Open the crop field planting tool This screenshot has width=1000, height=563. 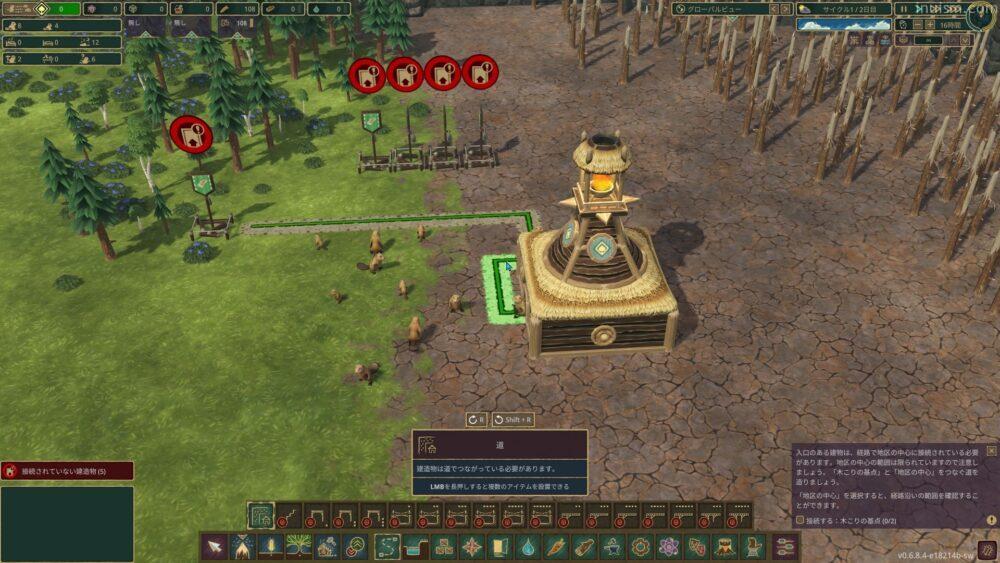pyautogui.click(x=270, y=547)
